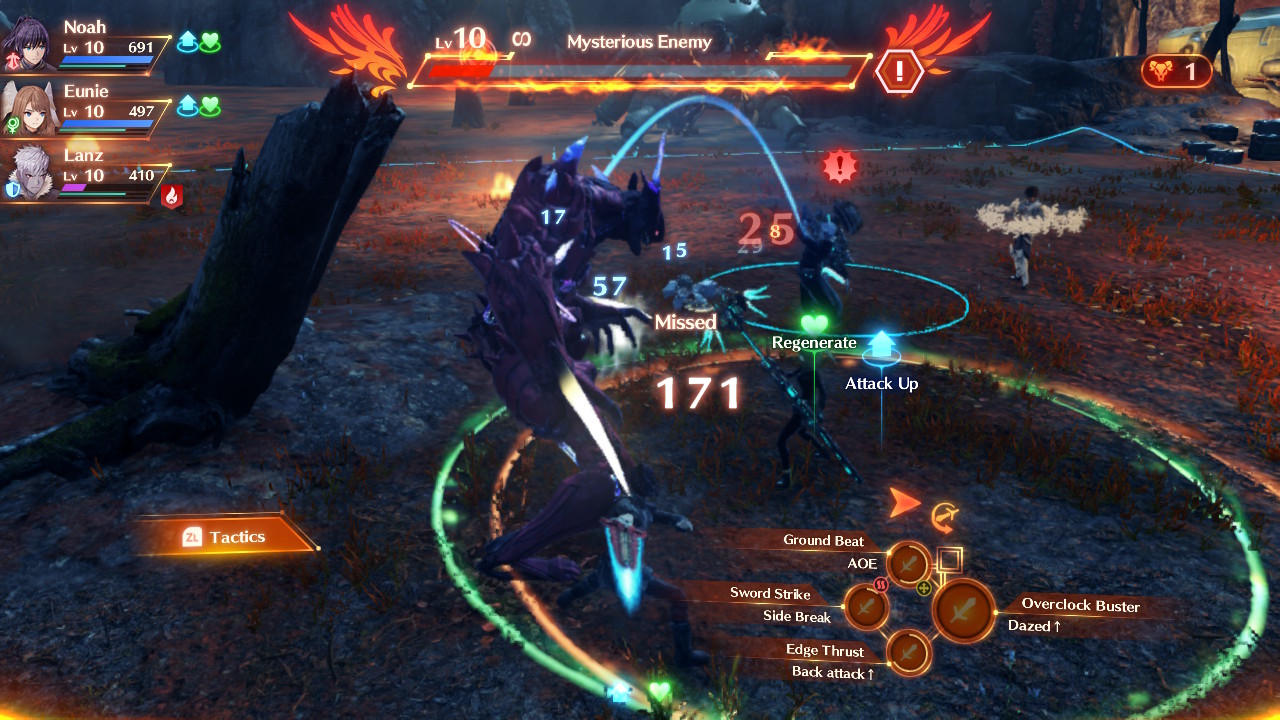1280x720 pixels.
Task: Click the enemy alert hexagon icon
Action: 899,71
